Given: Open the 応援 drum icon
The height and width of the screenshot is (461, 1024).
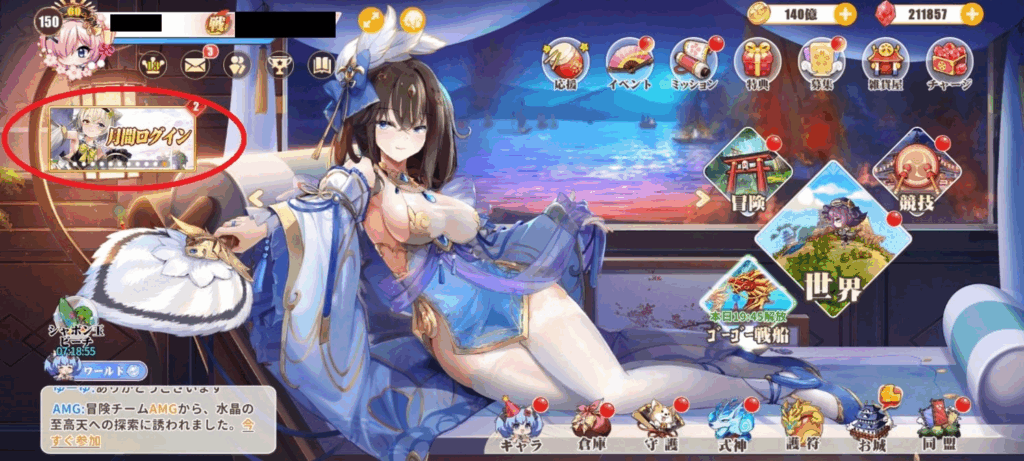Looking at the screenshot, I should point(565,62).
